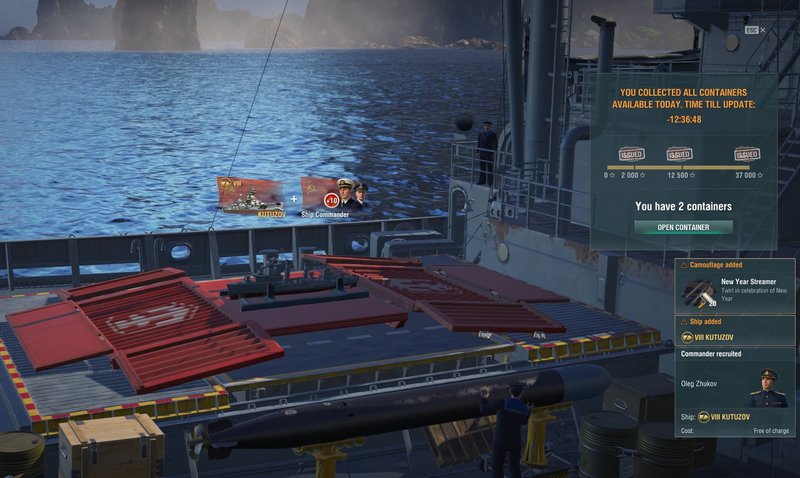Open the Ship added VIII Kutuzov notification
The image size is (800, 478).
click(x=735, y=331)
